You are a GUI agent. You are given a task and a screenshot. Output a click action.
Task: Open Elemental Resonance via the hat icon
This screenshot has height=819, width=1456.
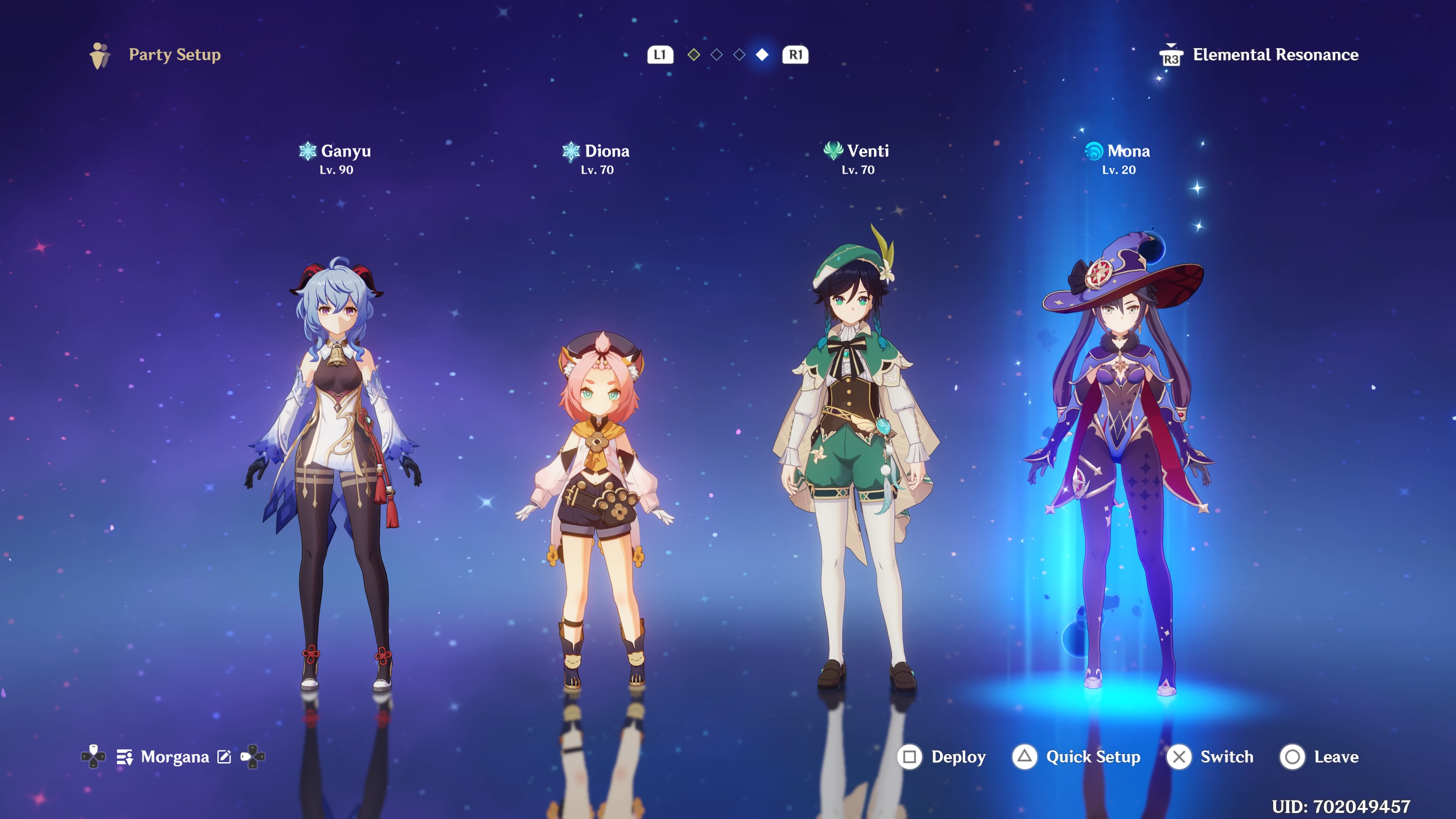1172,55
